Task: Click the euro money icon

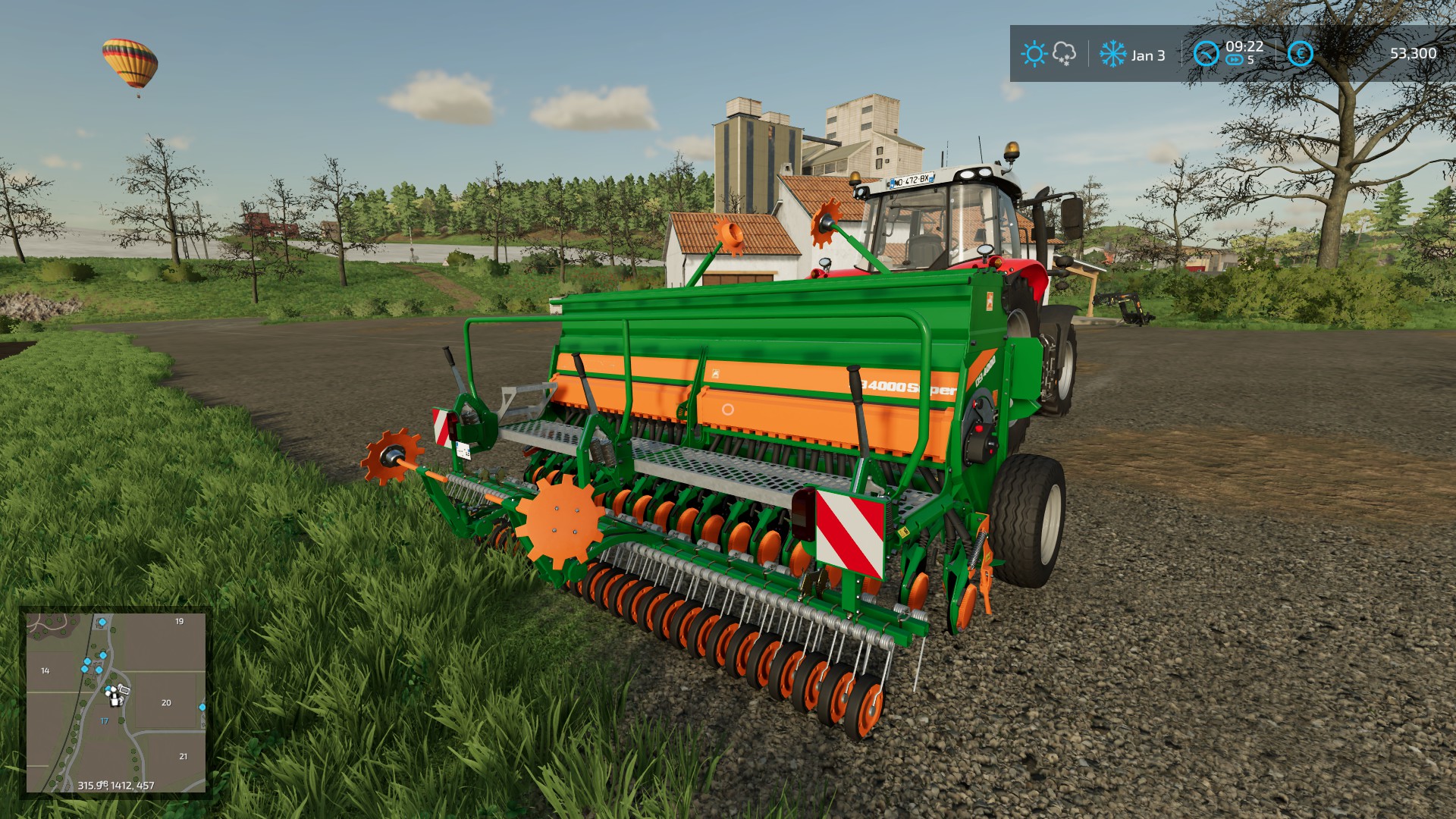Action: [1300, 54]
